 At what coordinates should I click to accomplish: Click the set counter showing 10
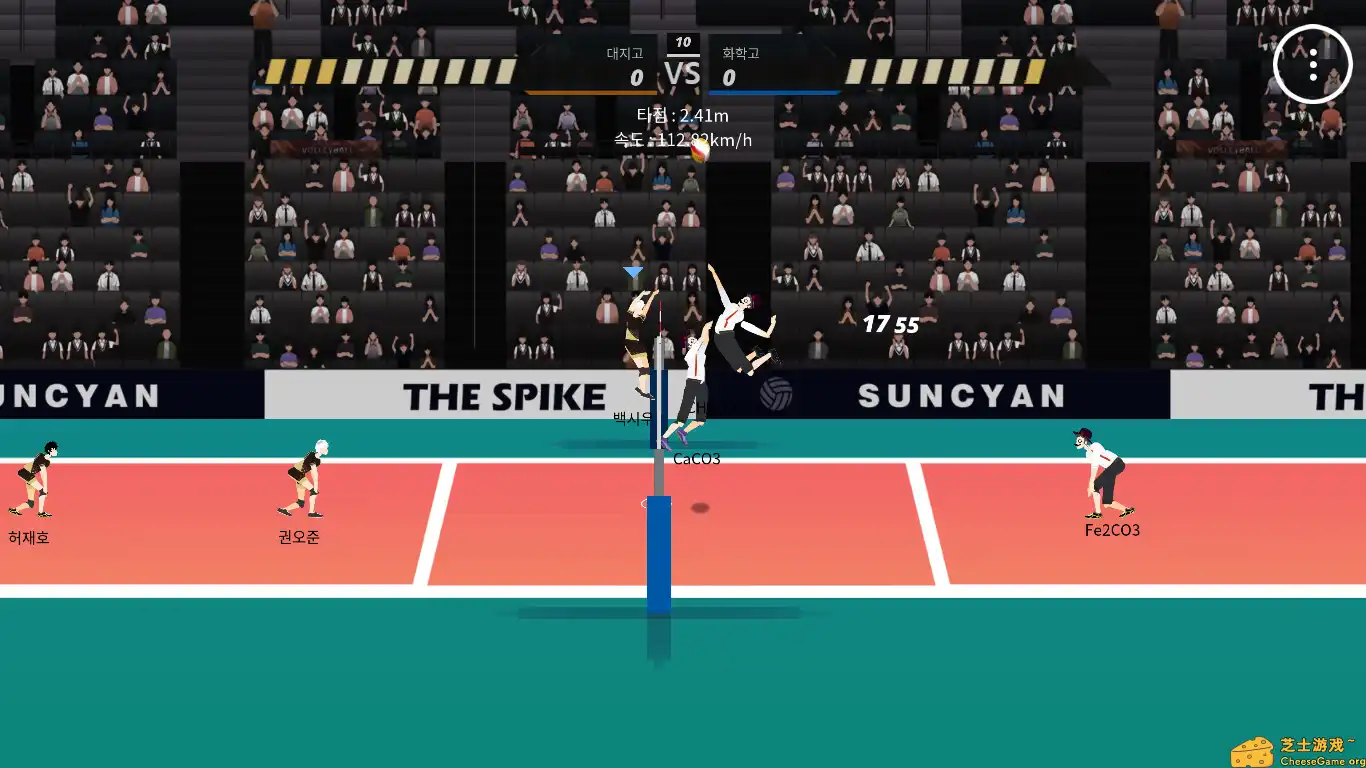[x=683, y=42]
